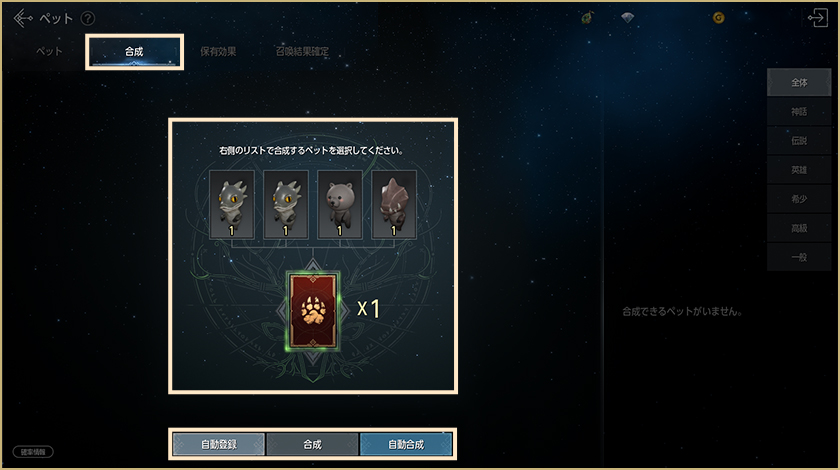This screenshot has height=470, width=840.
Task: Switch to the 召喚結果確定 tab
Action: pos(302,52)
